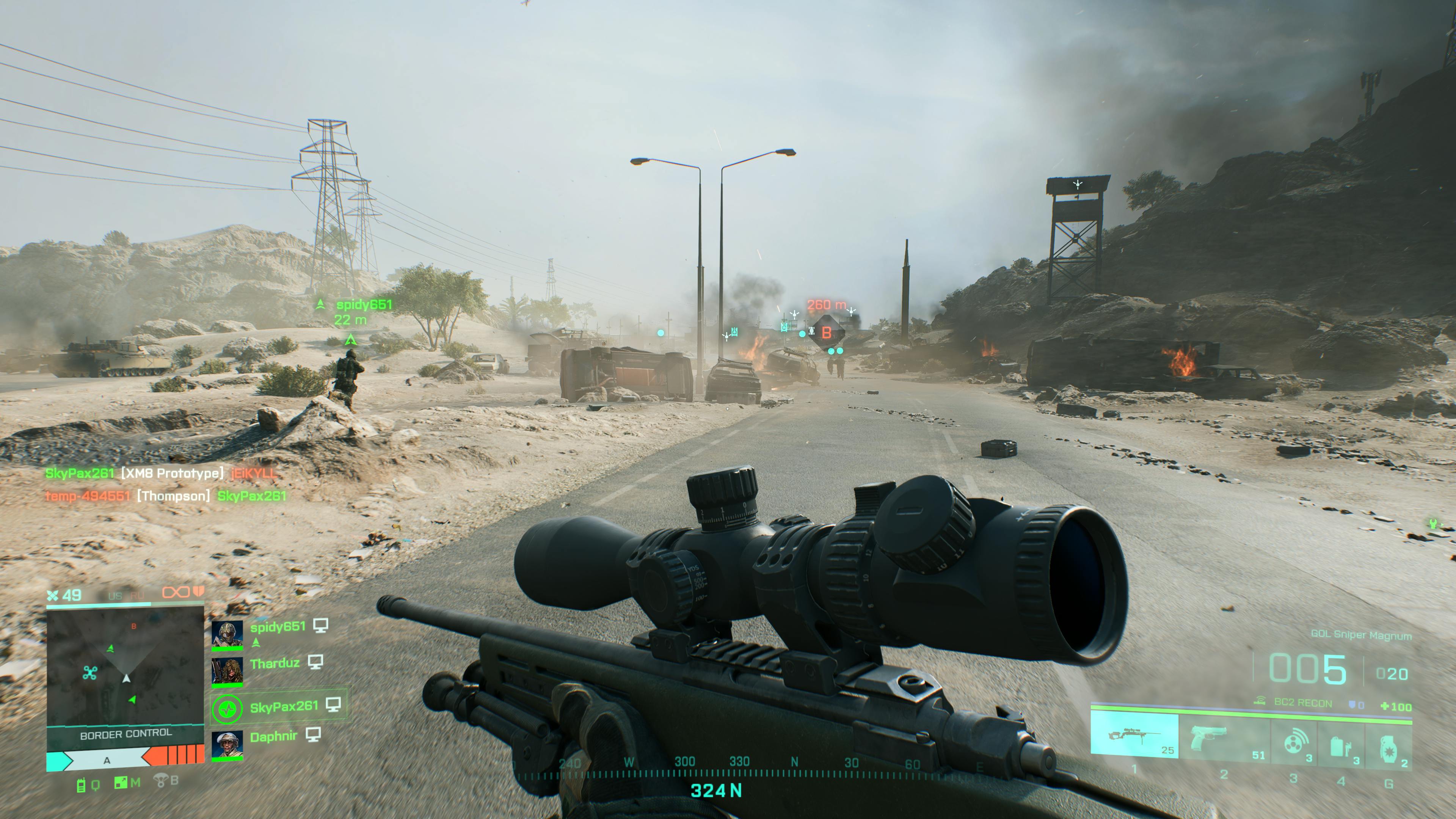Select the sniper rifle weapon slot

[x=1134, y=735]
